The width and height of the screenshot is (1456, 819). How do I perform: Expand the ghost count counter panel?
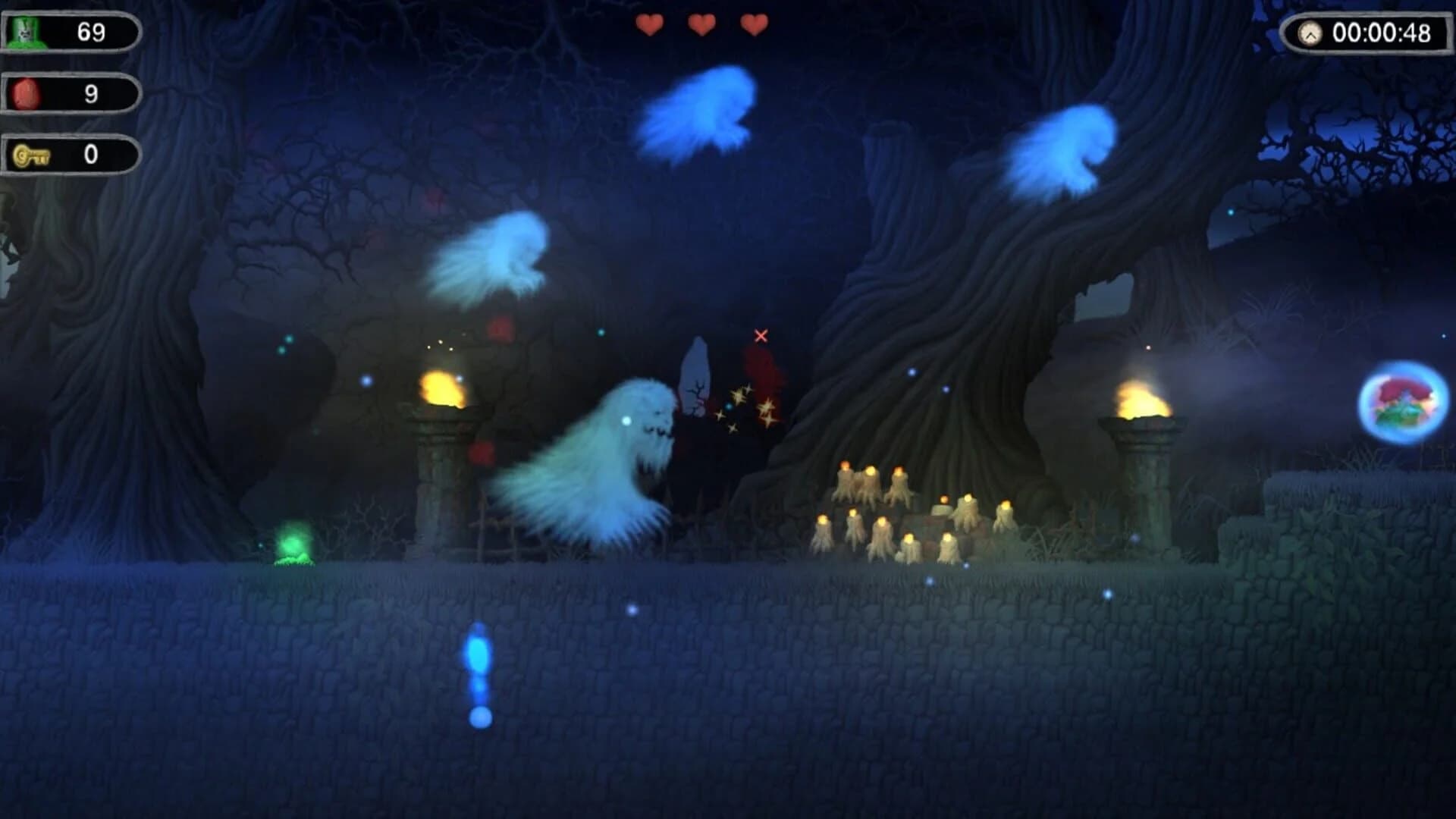72,30
